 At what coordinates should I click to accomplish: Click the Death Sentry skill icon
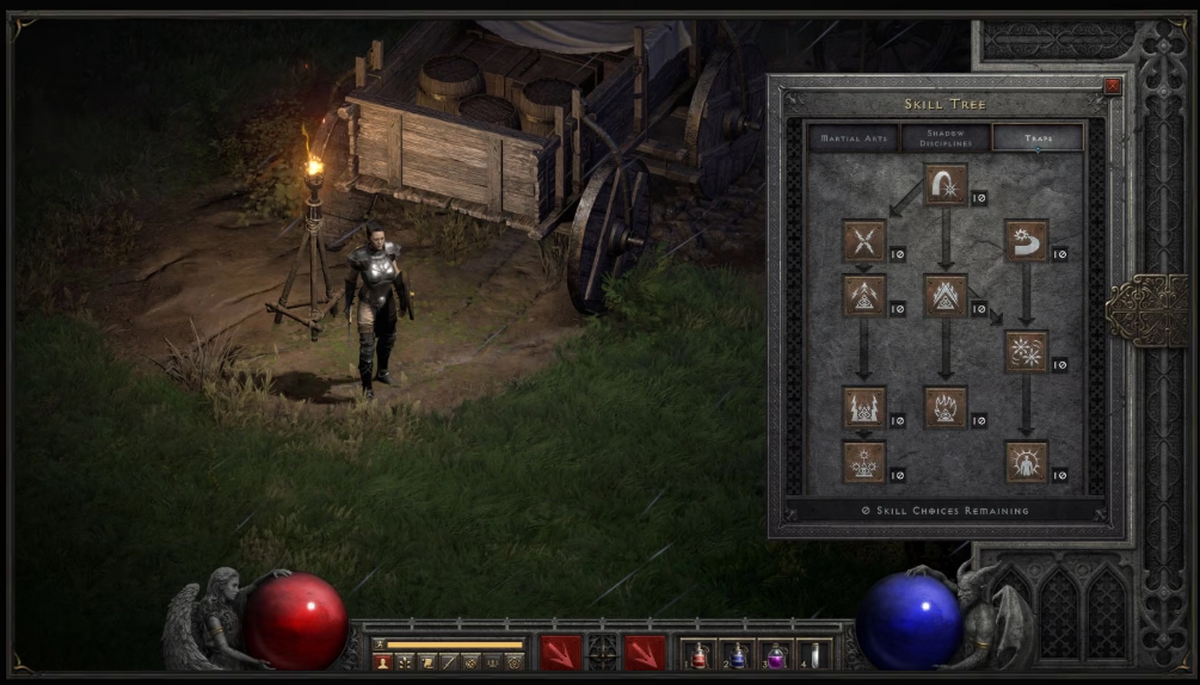864,462
